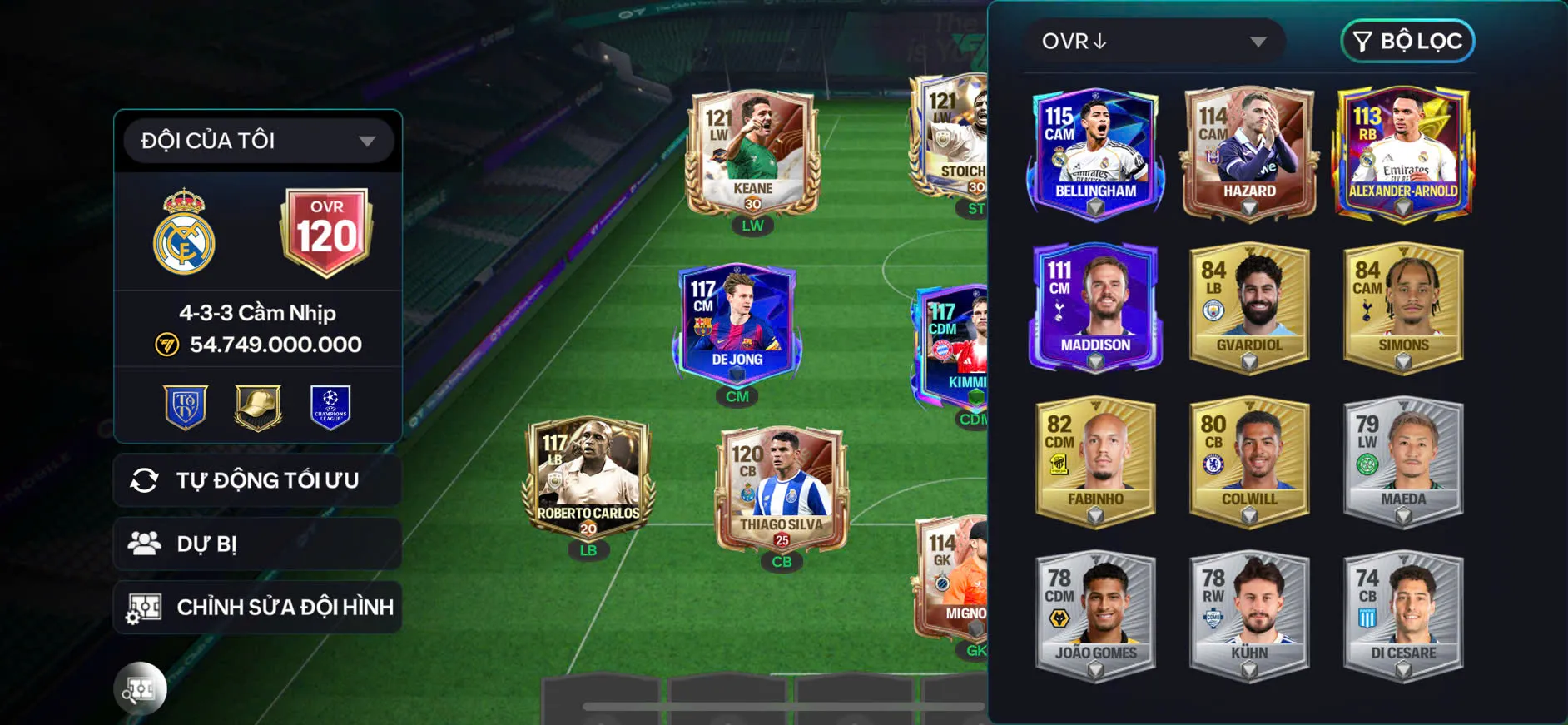Select the Colwill 80 CB card
This screenshot has width=1568, height=725.
[x=1249, y=461]
